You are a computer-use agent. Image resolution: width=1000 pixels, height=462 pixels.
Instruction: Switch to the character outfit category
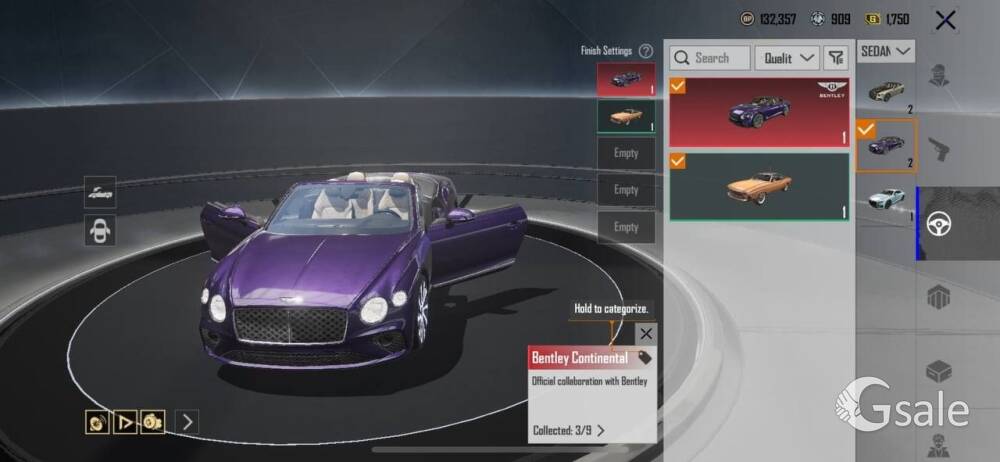(939, 75)
